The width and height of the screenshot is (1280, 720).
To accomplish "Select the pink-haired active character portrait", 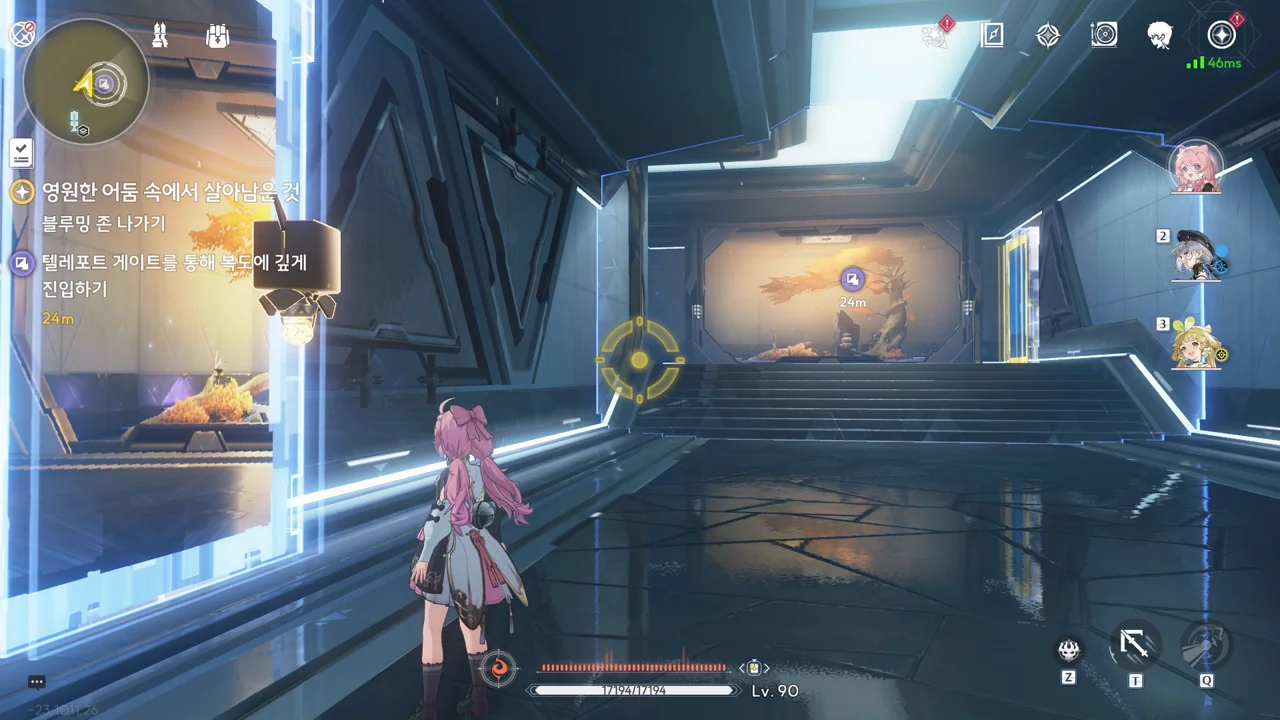I will [x=1195, y=167].
